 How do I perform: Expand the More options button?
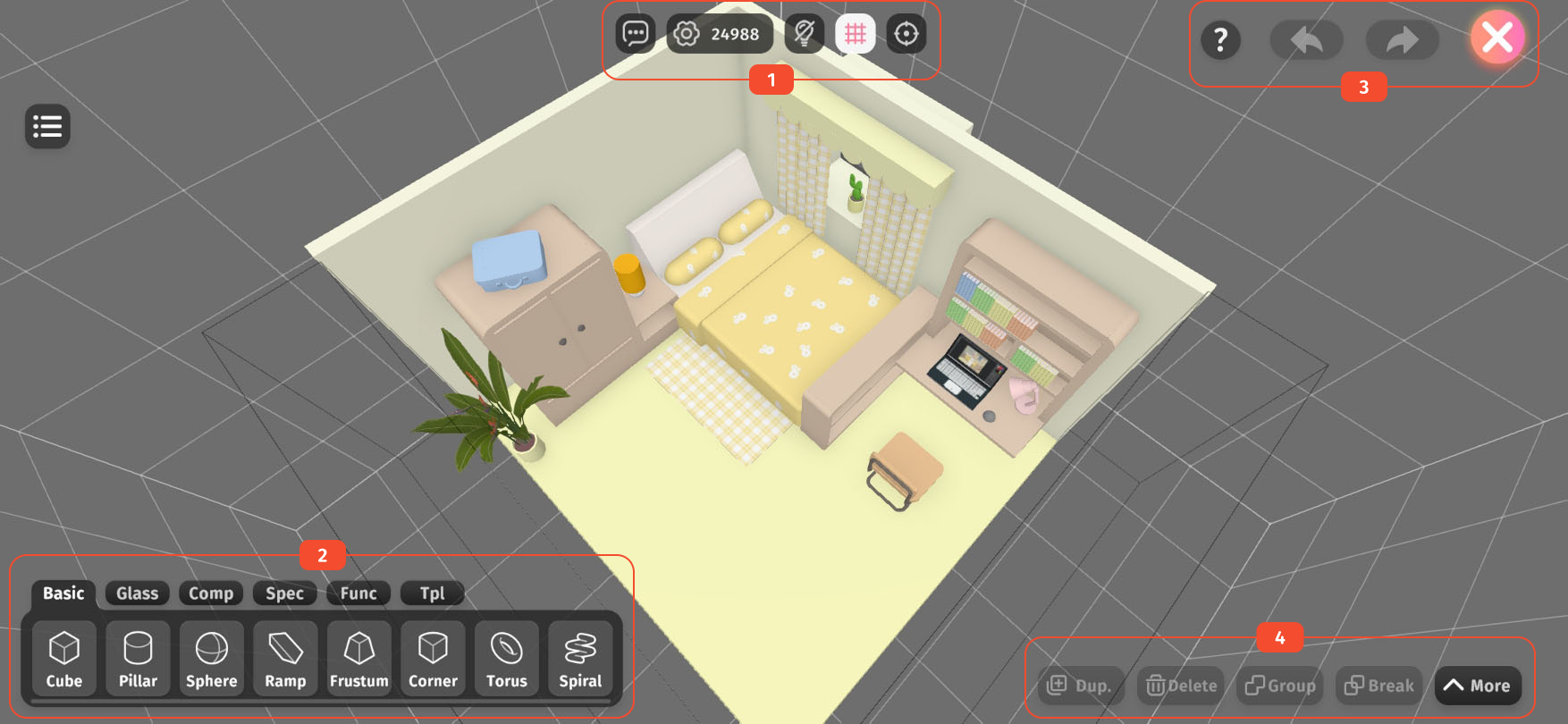coord(1477,686)
